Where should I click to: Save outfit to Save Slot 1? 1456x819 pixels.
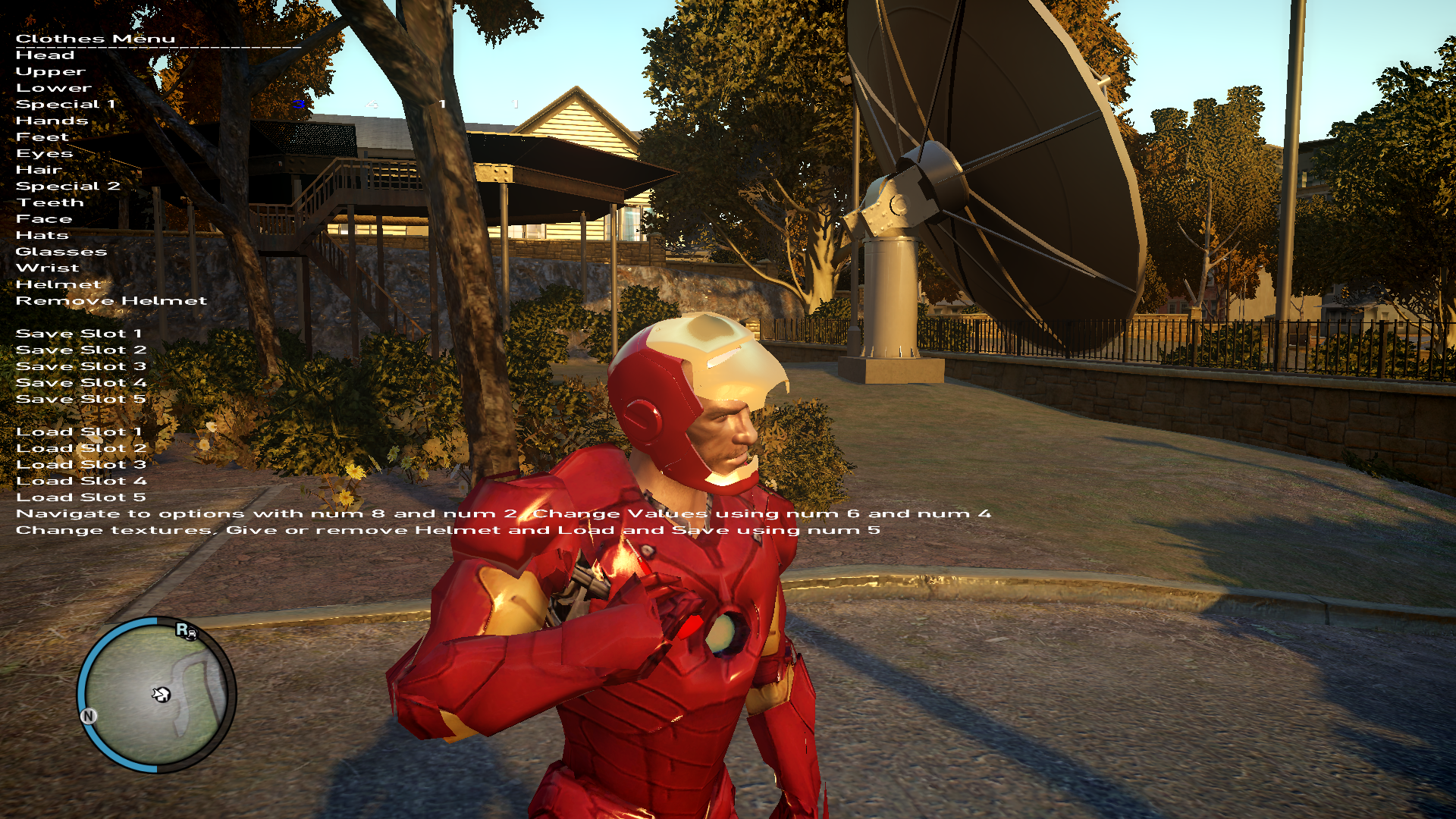(79, 334)
